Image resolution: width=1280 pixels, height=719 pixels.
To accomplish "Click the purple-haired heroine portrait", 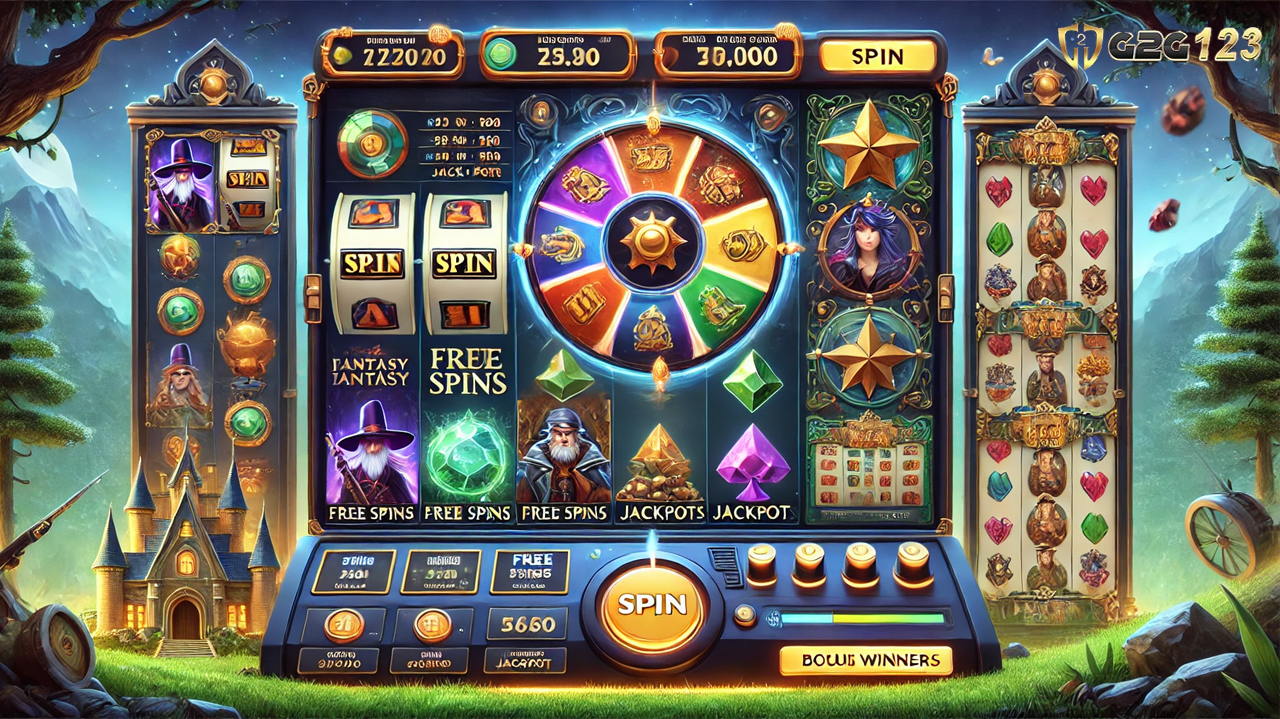I will click(x=867, y=245).
